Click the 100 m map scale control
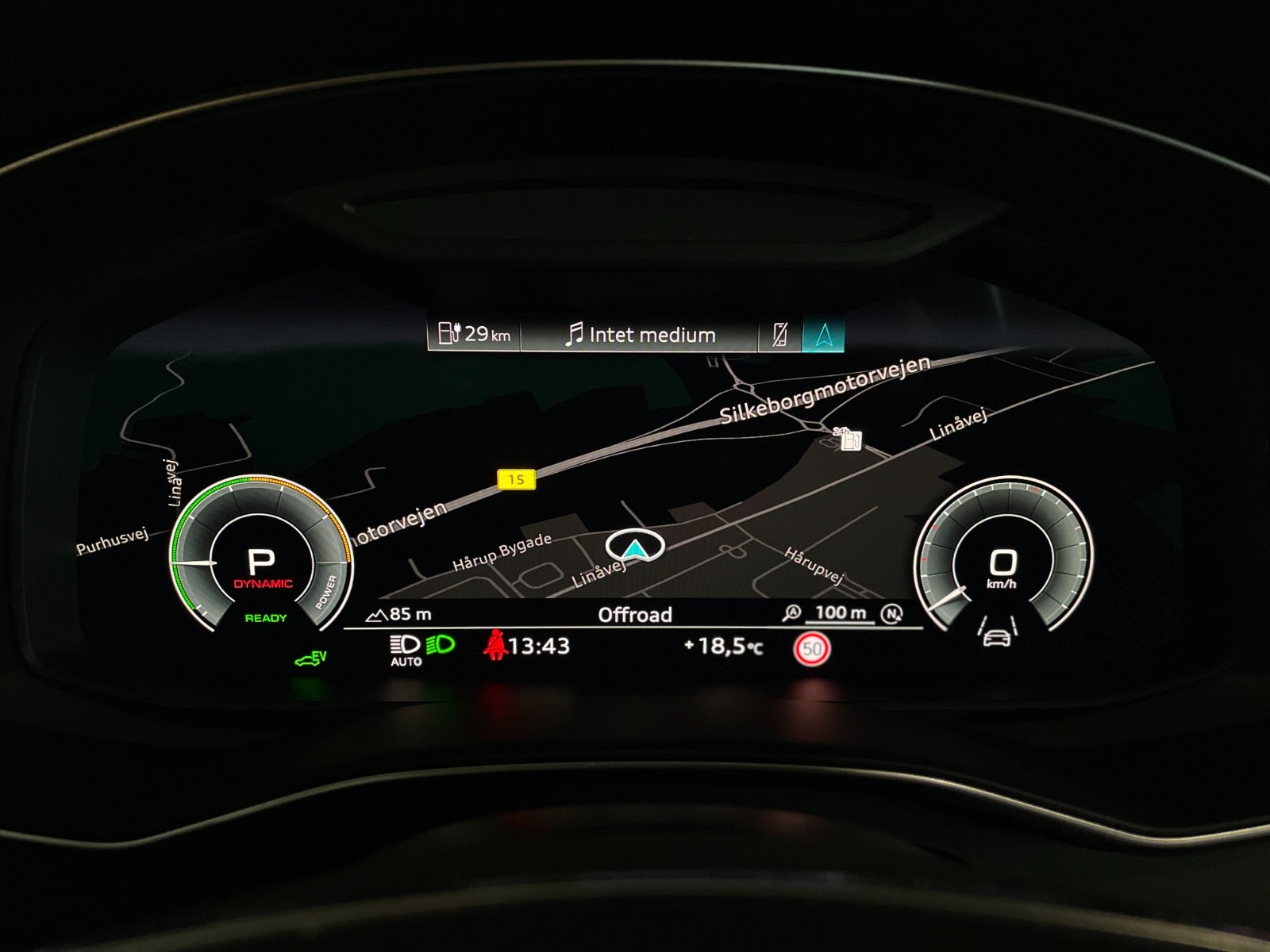1270x952 pixels. pos(840,613)
